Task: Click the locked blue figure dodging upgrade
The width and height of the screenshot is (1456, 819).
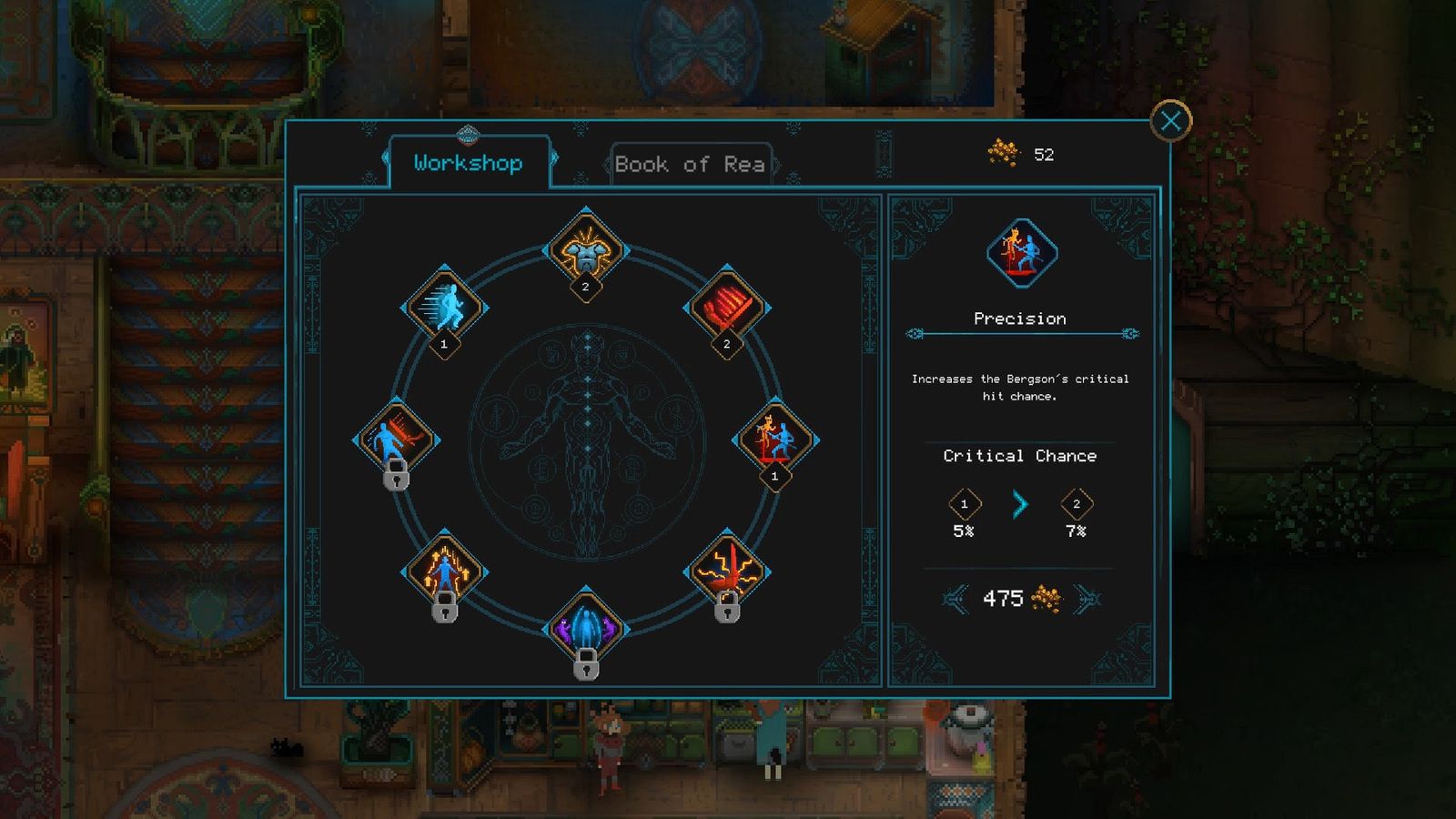Action: point(396,440)
